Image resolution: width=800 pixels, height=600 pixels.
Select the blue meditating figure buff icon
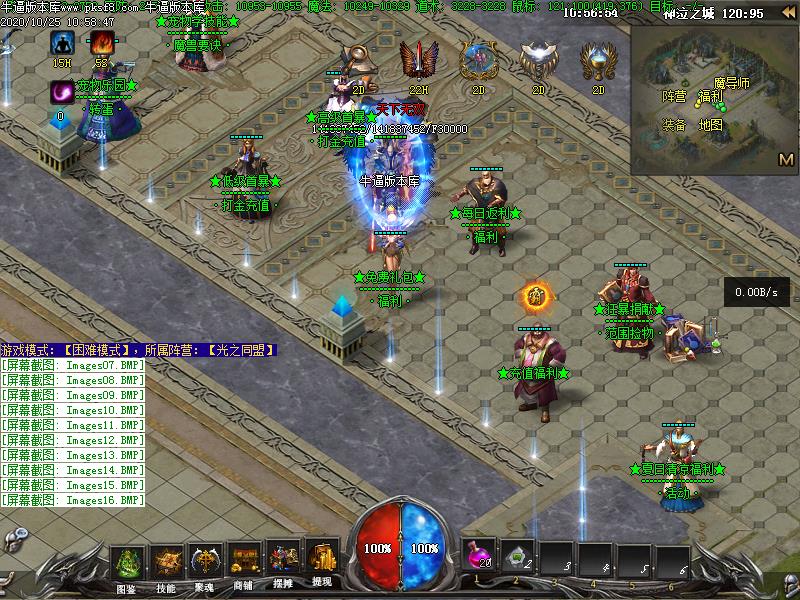63,43
